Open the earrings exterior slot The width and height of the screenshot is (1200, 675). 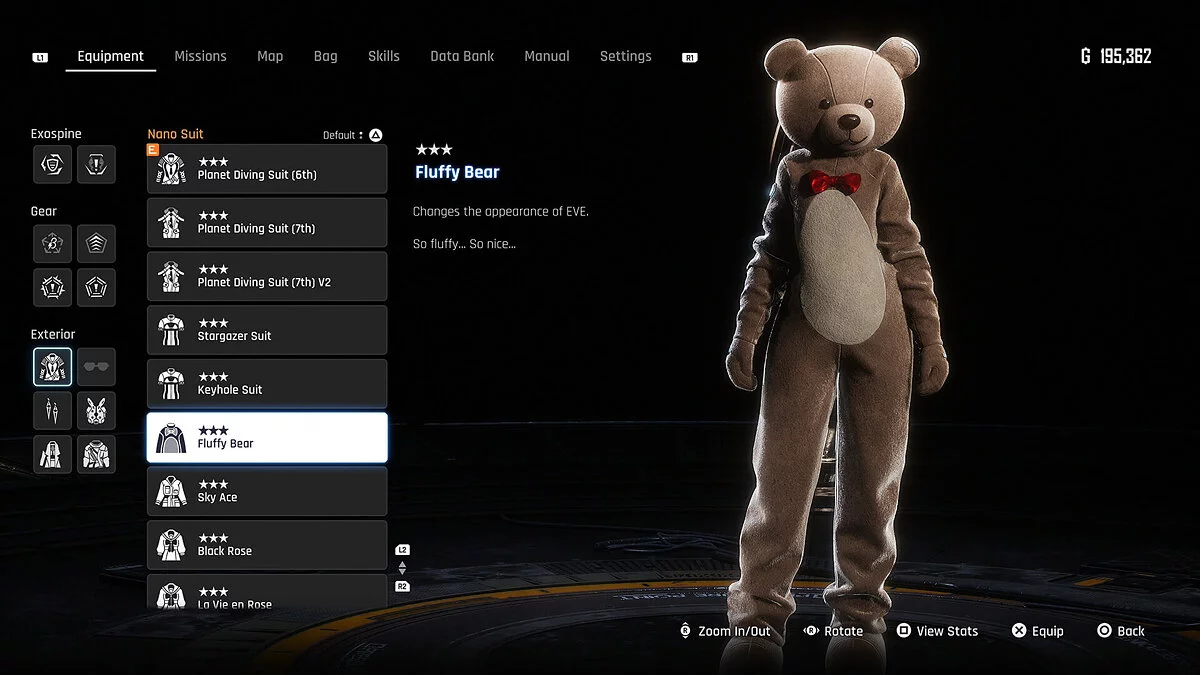52,410
